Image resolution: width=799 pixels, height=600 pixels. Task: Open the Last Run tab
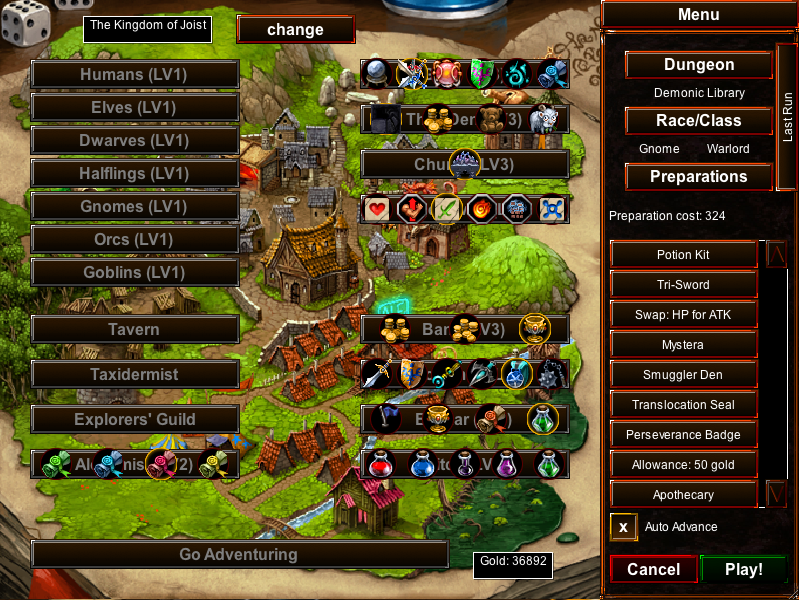tap(787, 117)
